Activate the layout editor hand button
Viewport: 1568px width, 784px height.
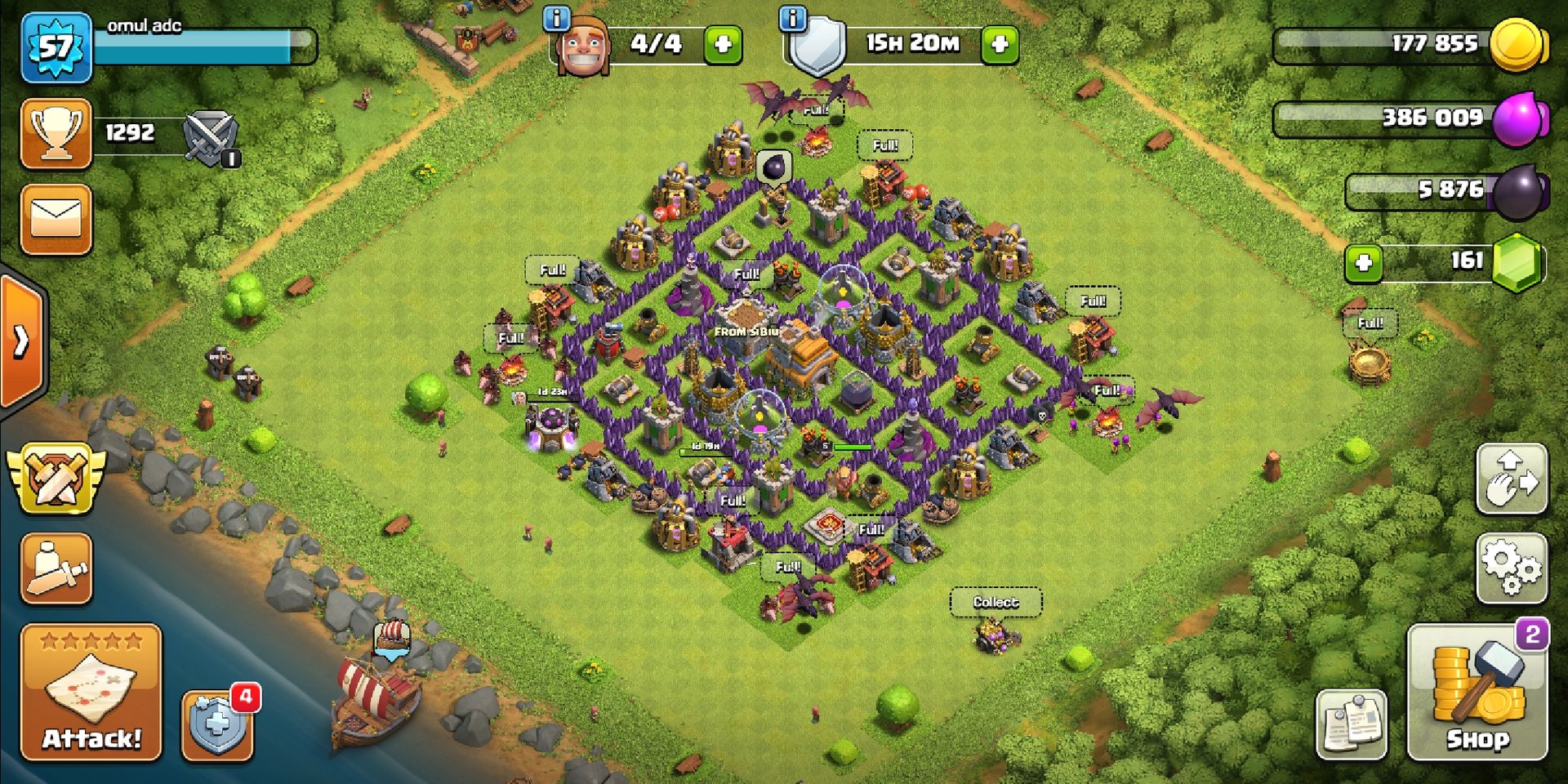pos(1512,479)
